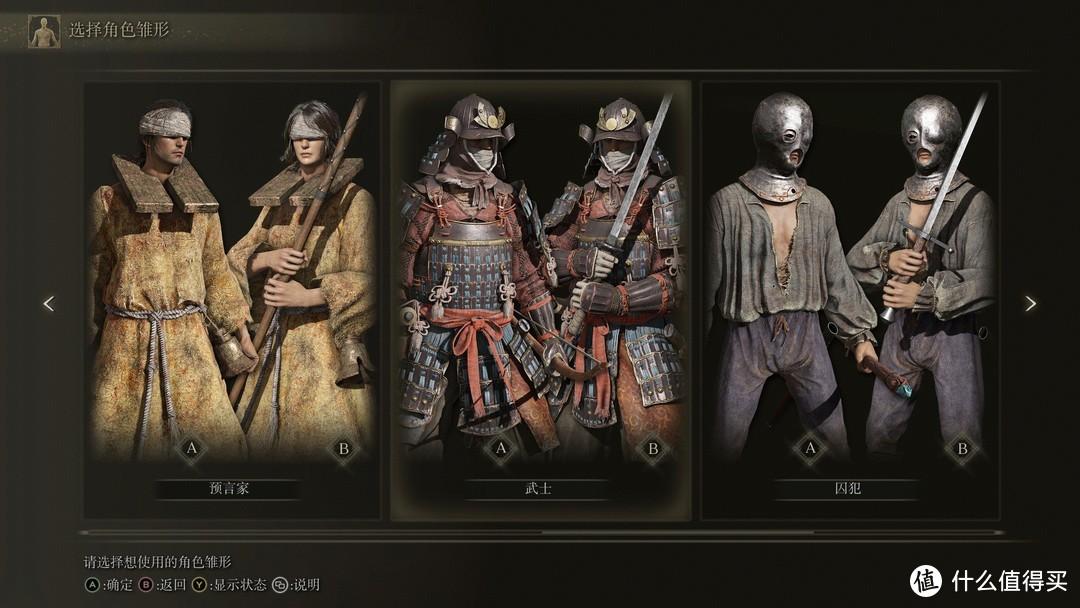This screenshot has width=1080, height=608.
Task: Click the horizontal class list scrollbar
Action: coord(540,533)
